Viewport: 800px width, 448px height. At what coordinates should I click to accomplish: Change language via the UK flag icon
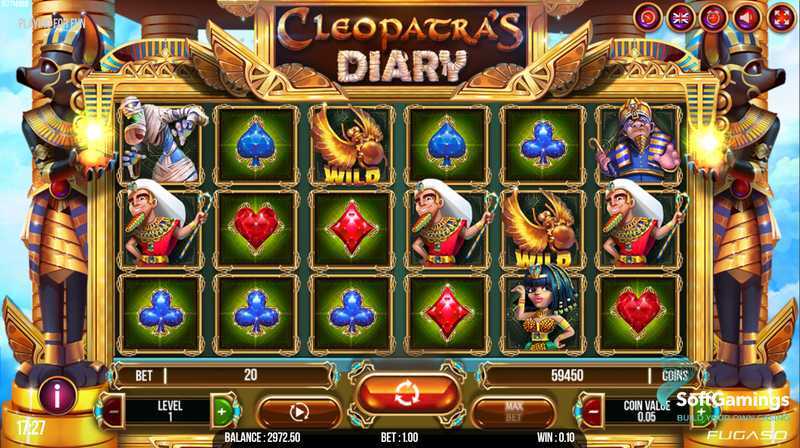[680, 18]
